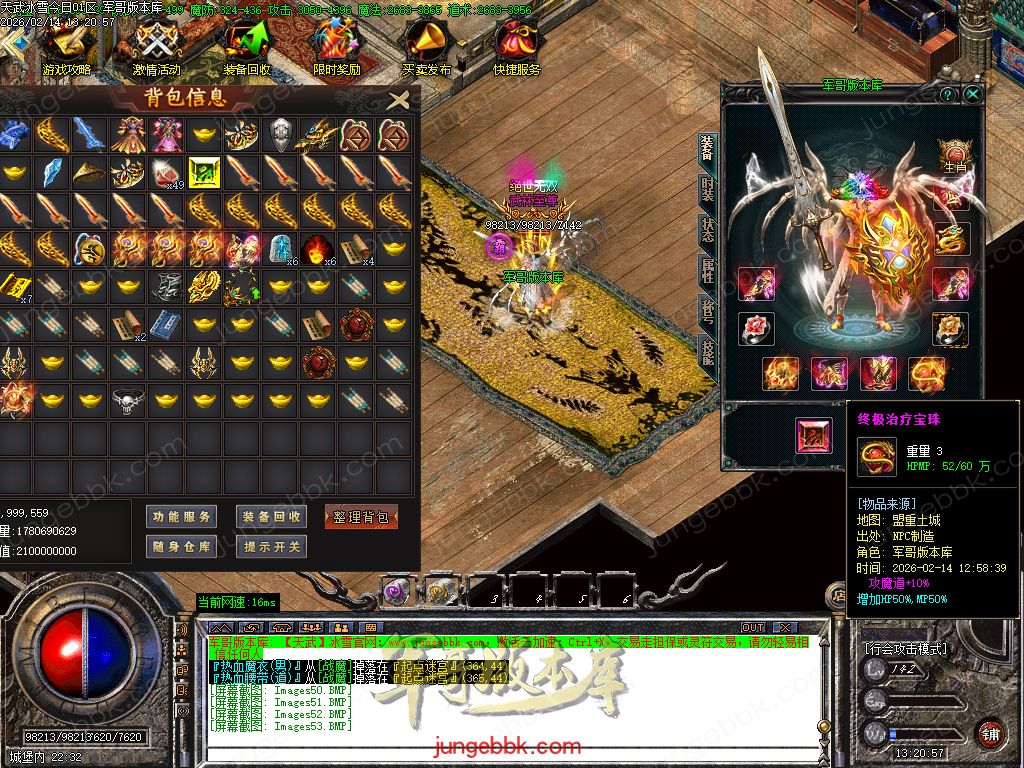The width and height of the screenshot is (1024, 768).
Task: Sort the bag with 整理背包
Action: click(x=361, y=517)
